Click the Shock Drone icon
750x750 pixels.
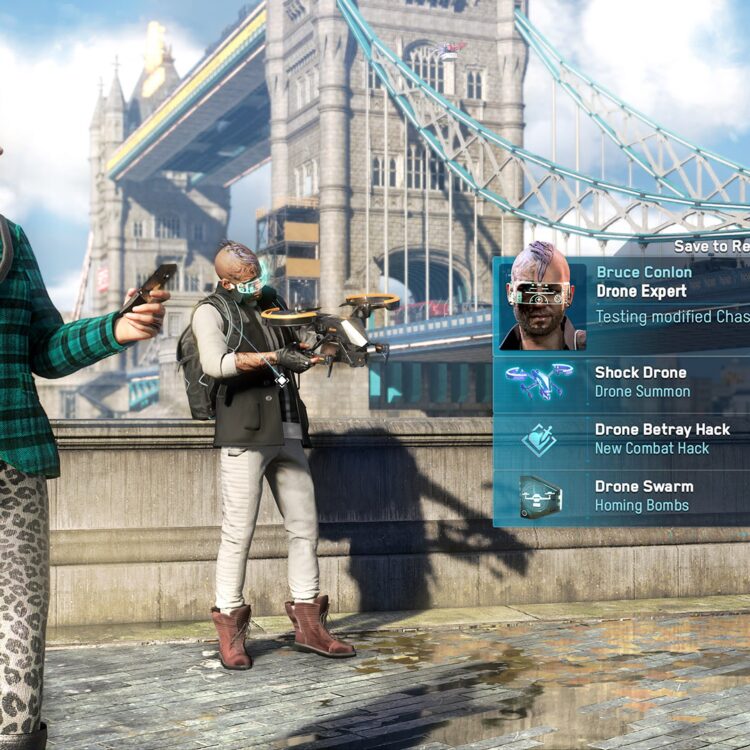(539, 382)
